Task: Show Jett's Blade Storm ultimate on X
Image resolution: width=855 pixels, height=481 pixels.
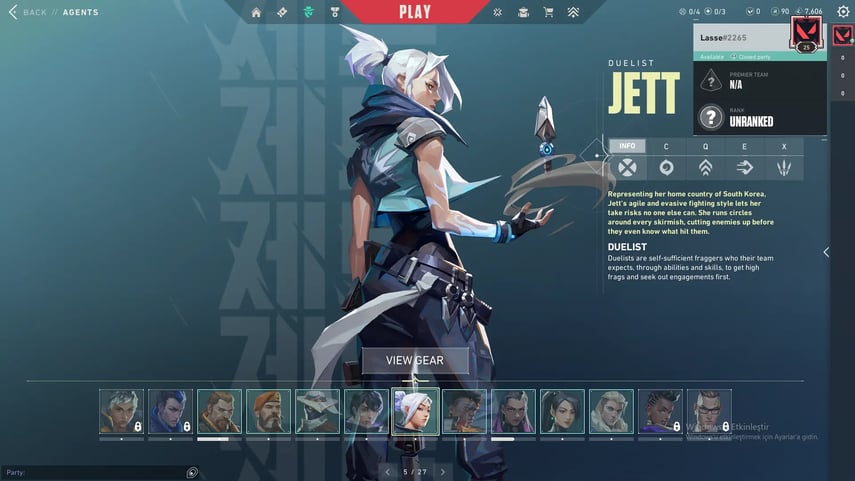Action: pos(784,166)
